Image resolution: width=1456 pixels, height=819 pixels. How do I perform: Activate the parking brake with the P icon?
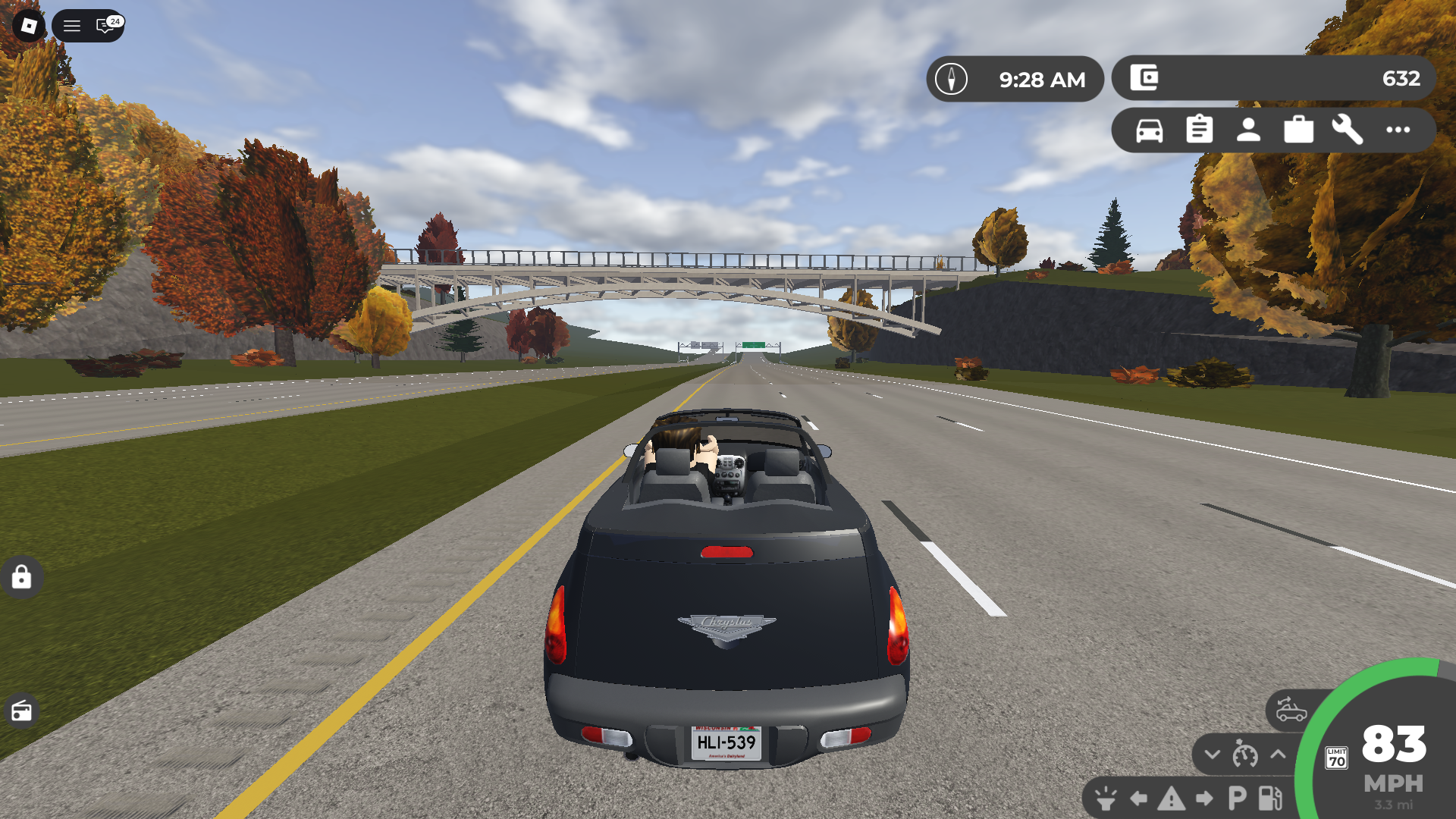click(1237, 800)
